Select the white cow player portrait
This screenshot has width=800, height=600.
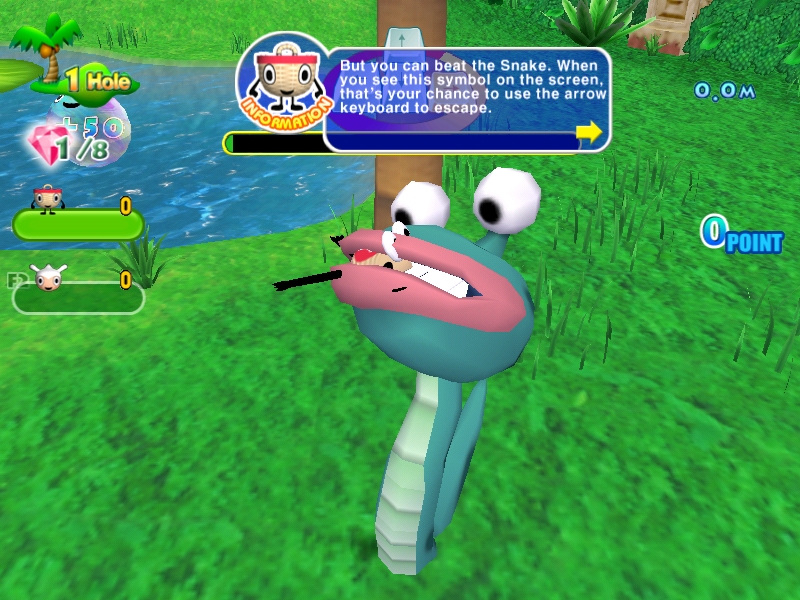[47, 278]
